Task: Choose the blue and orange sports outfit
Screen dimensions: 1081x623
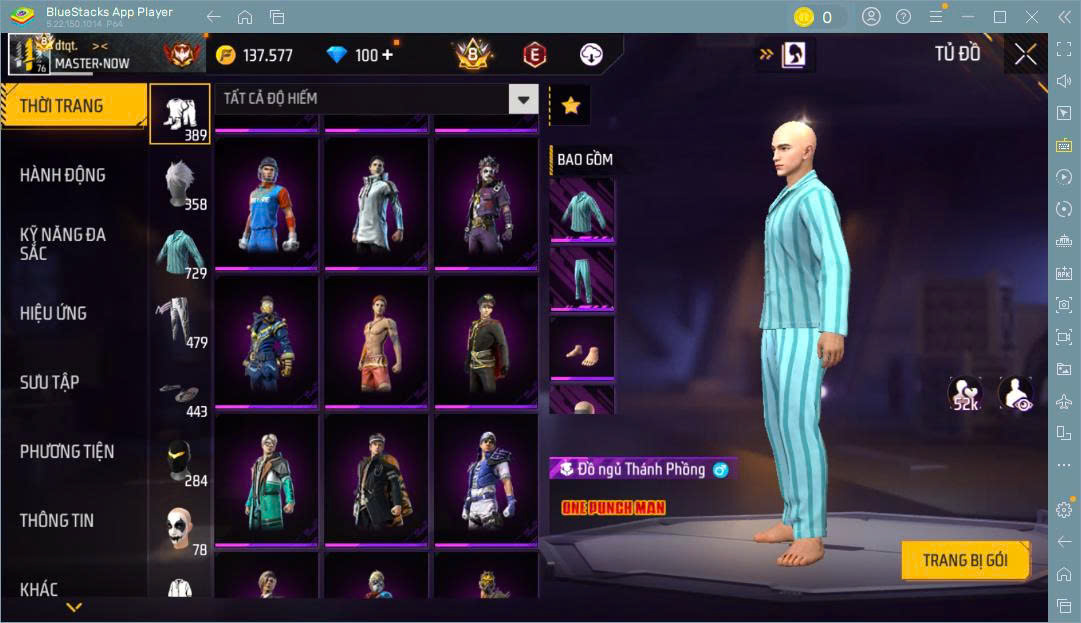Action: (x=266, y=203)
